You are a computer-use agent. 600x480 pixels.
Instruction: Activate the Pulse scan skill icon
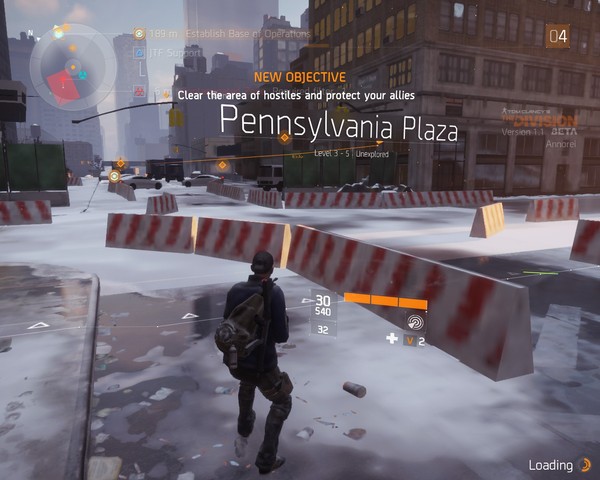[415, 322]
